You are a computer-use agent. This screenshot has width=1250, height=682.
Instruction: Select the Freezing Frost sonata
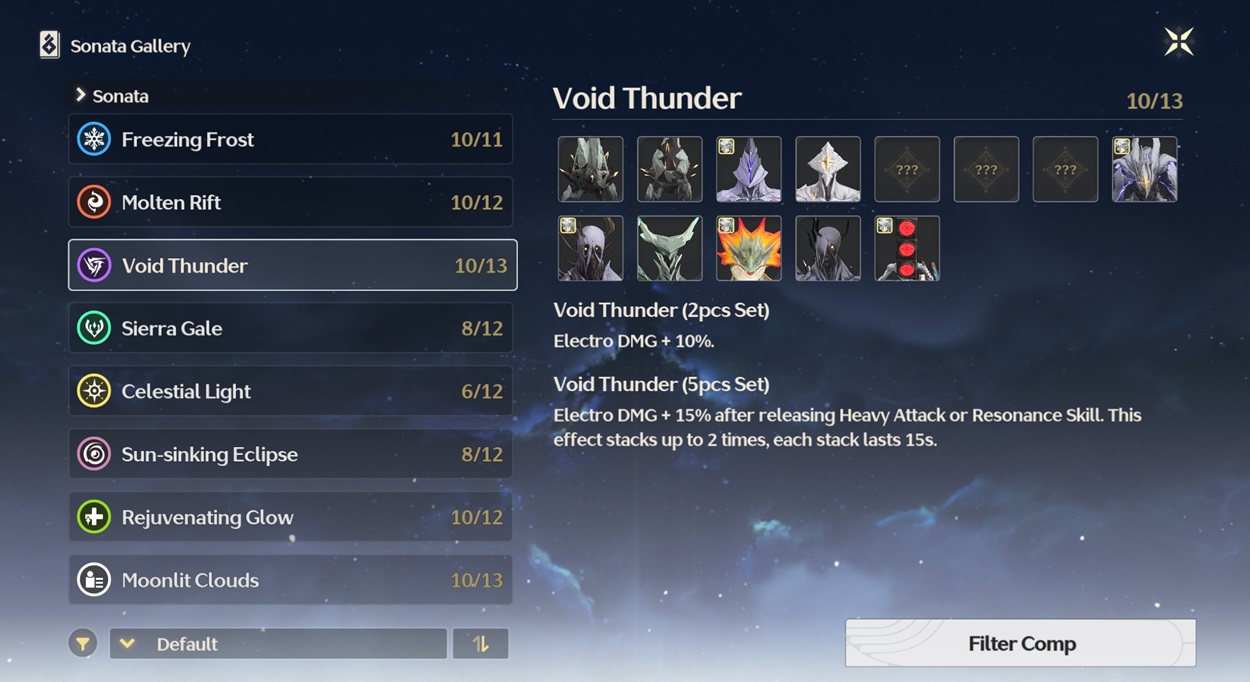click(x=290, y=139)
